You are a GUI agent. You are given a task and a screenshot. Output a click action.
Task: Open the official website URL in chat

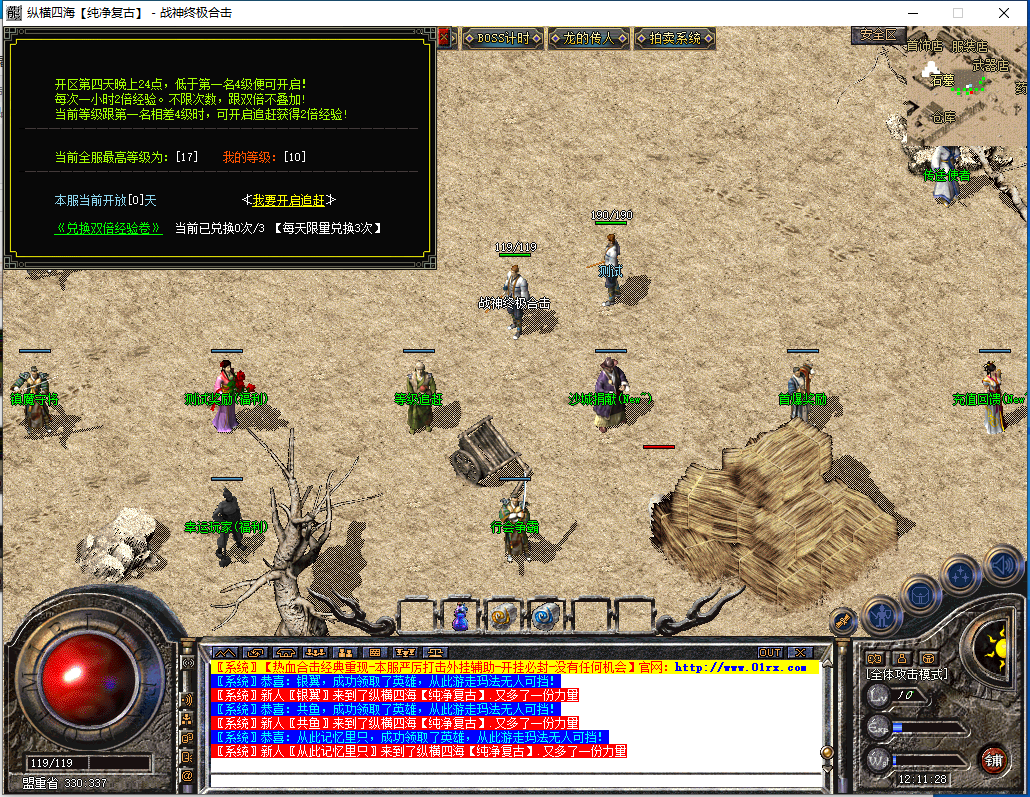click(741, 667)
